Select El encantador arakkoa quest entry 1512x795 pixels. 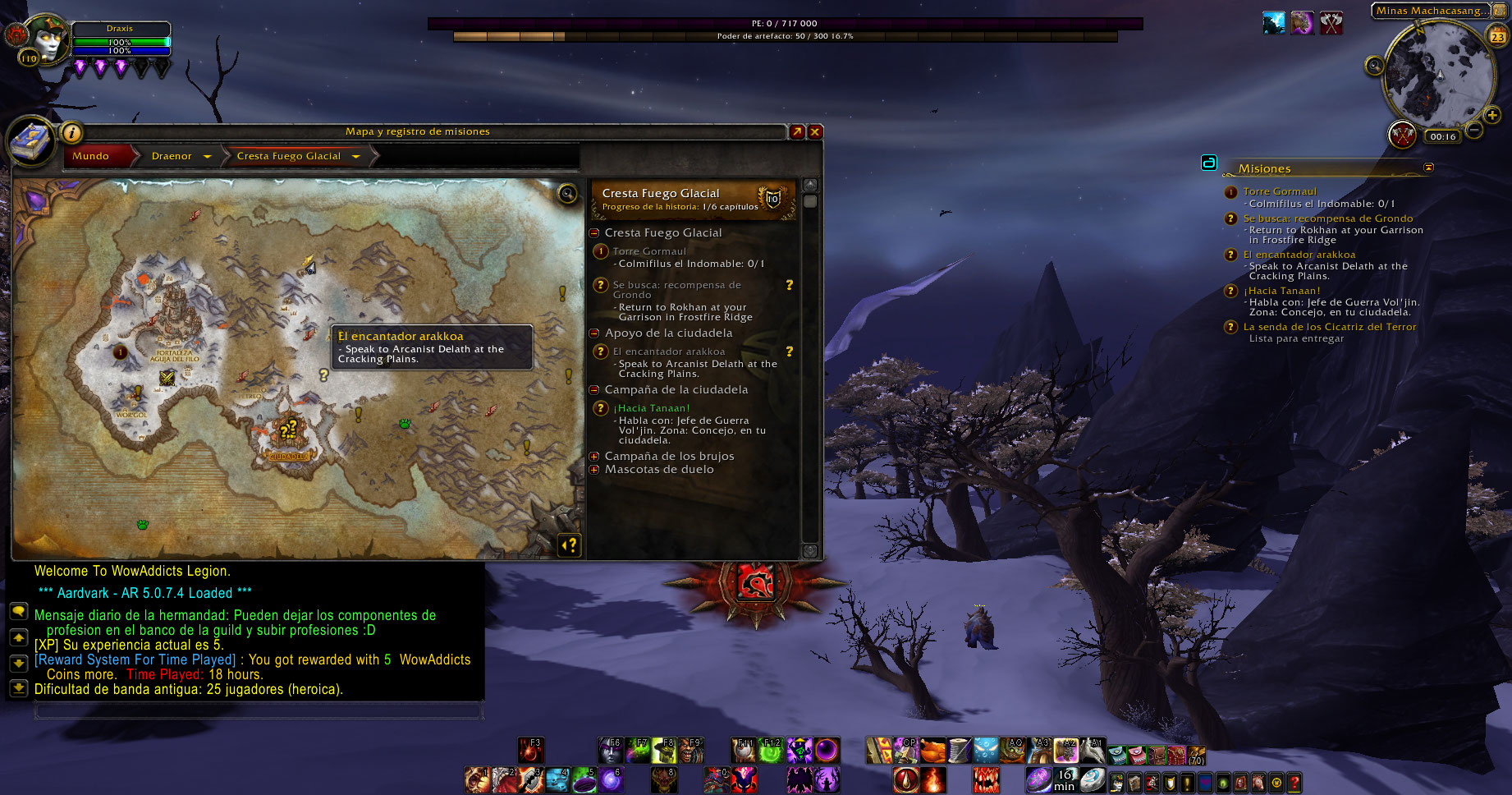click(668, 352)
